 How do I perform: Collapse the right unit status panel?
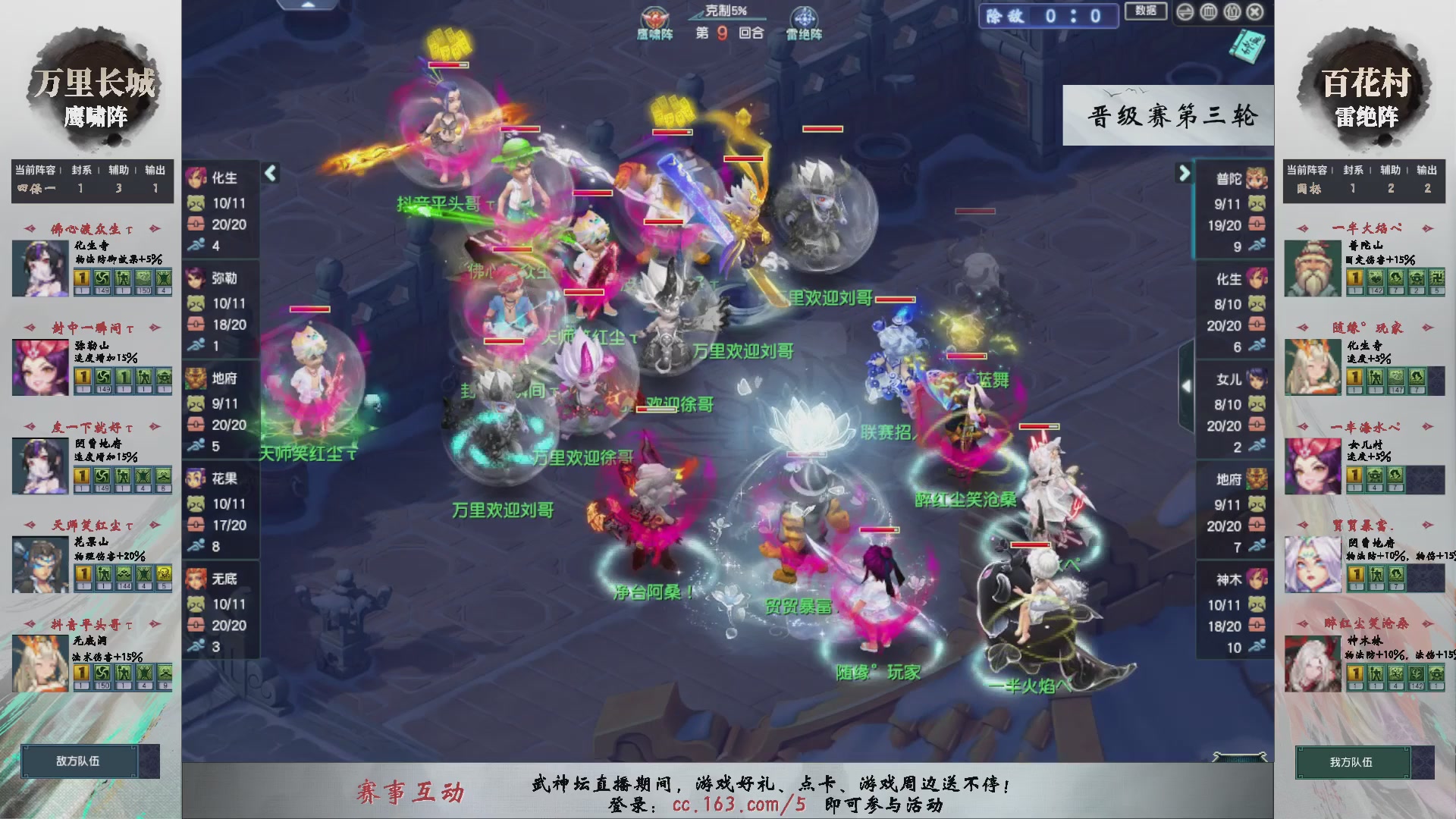click(1185, 173)
